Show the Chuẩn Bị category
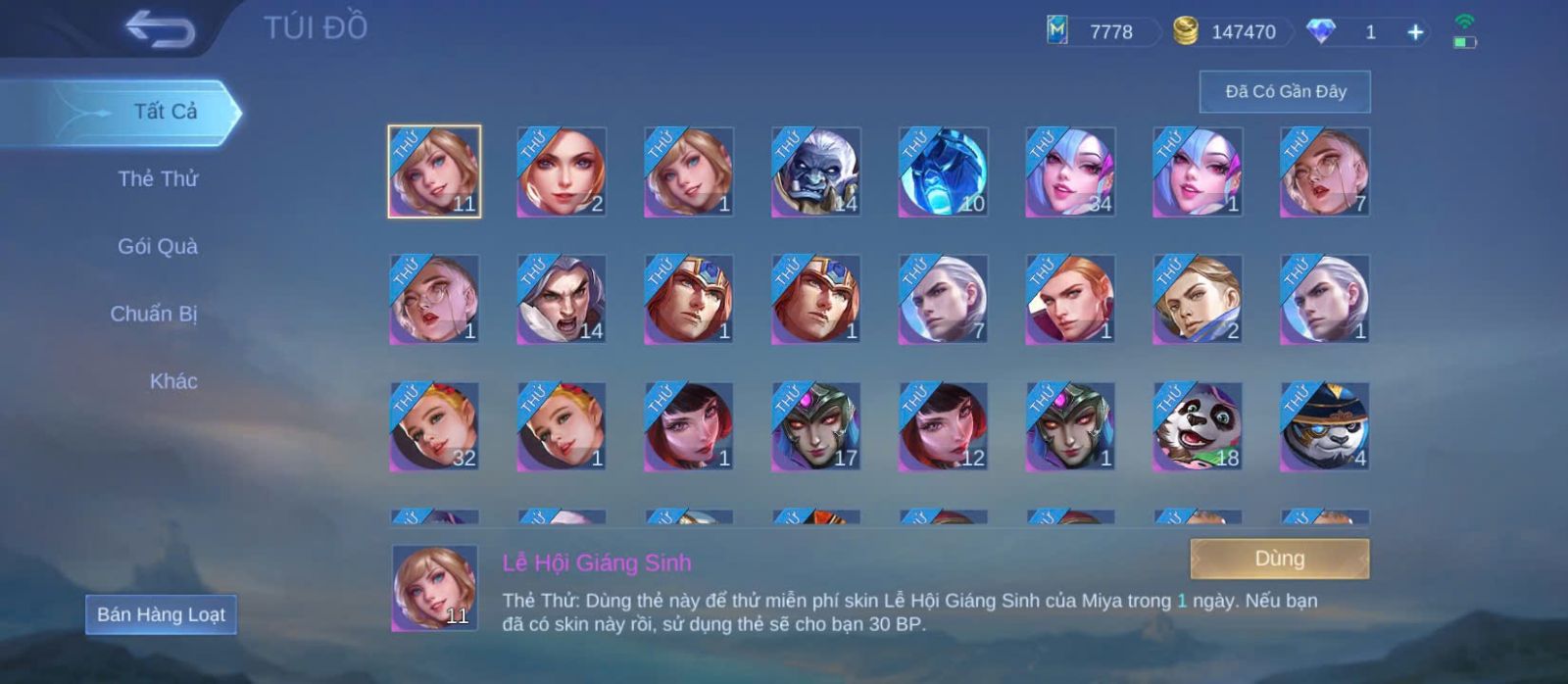 point(154,315)
